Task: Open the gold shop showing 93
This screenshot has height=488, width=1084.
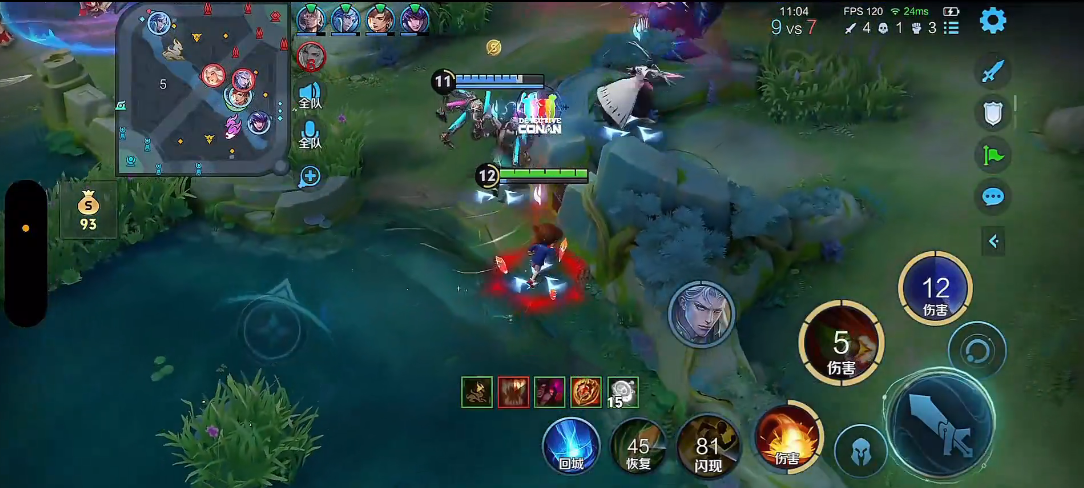Action: (89, 211)
